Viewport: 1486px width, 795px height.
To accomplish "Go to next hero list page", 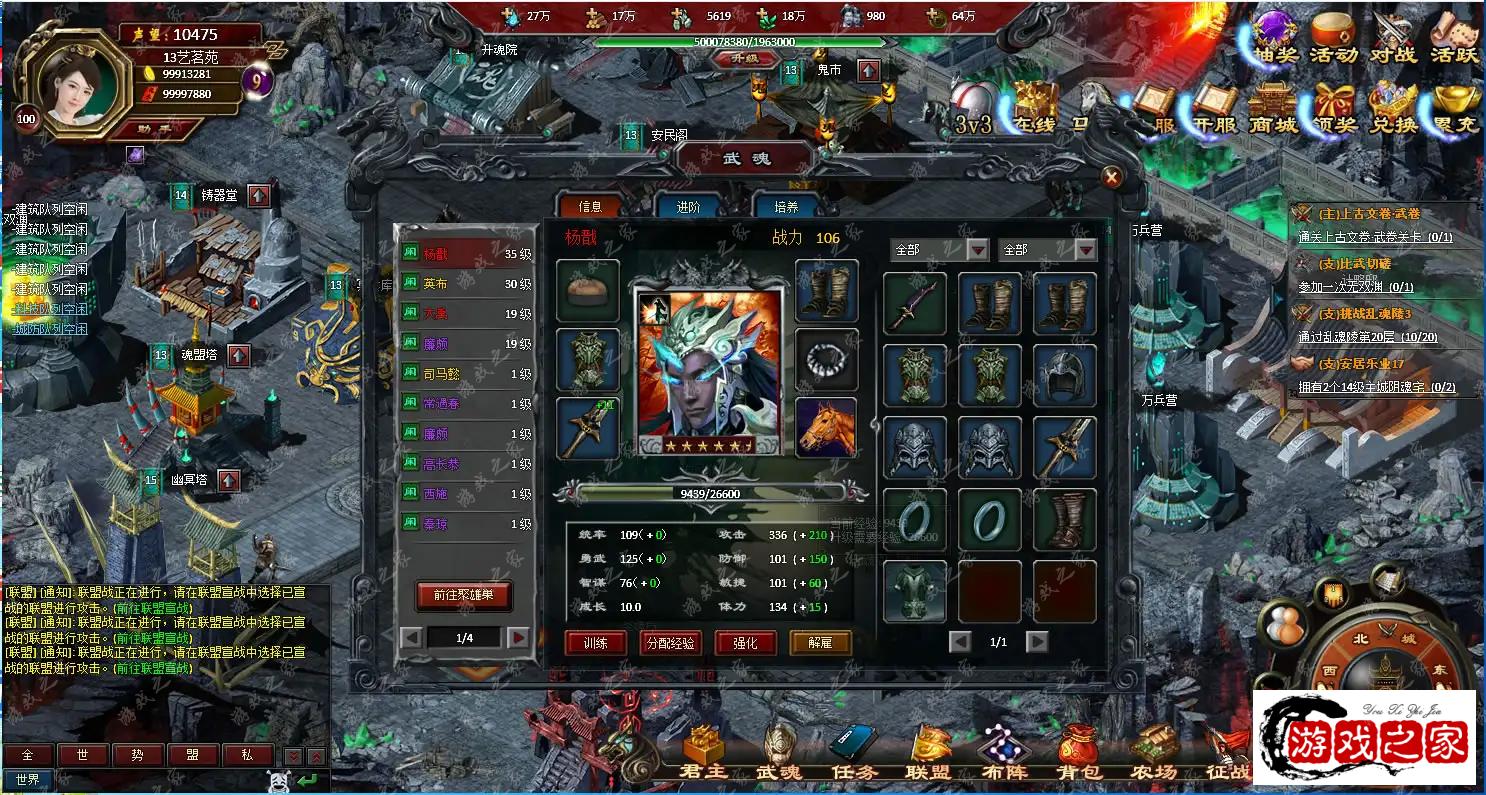I will tap(518, 638).
